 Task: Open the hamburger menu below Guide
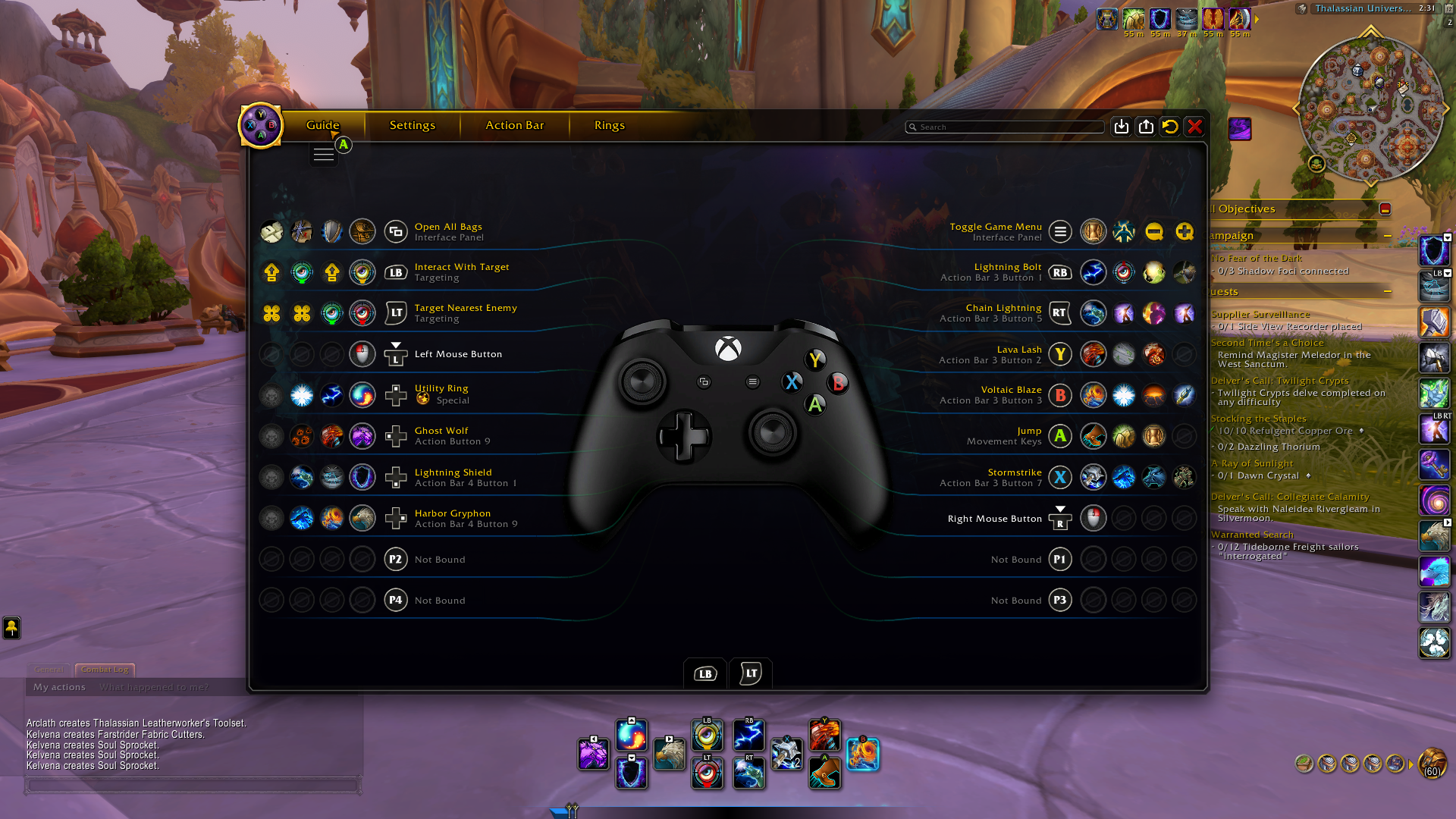point(324,153)
